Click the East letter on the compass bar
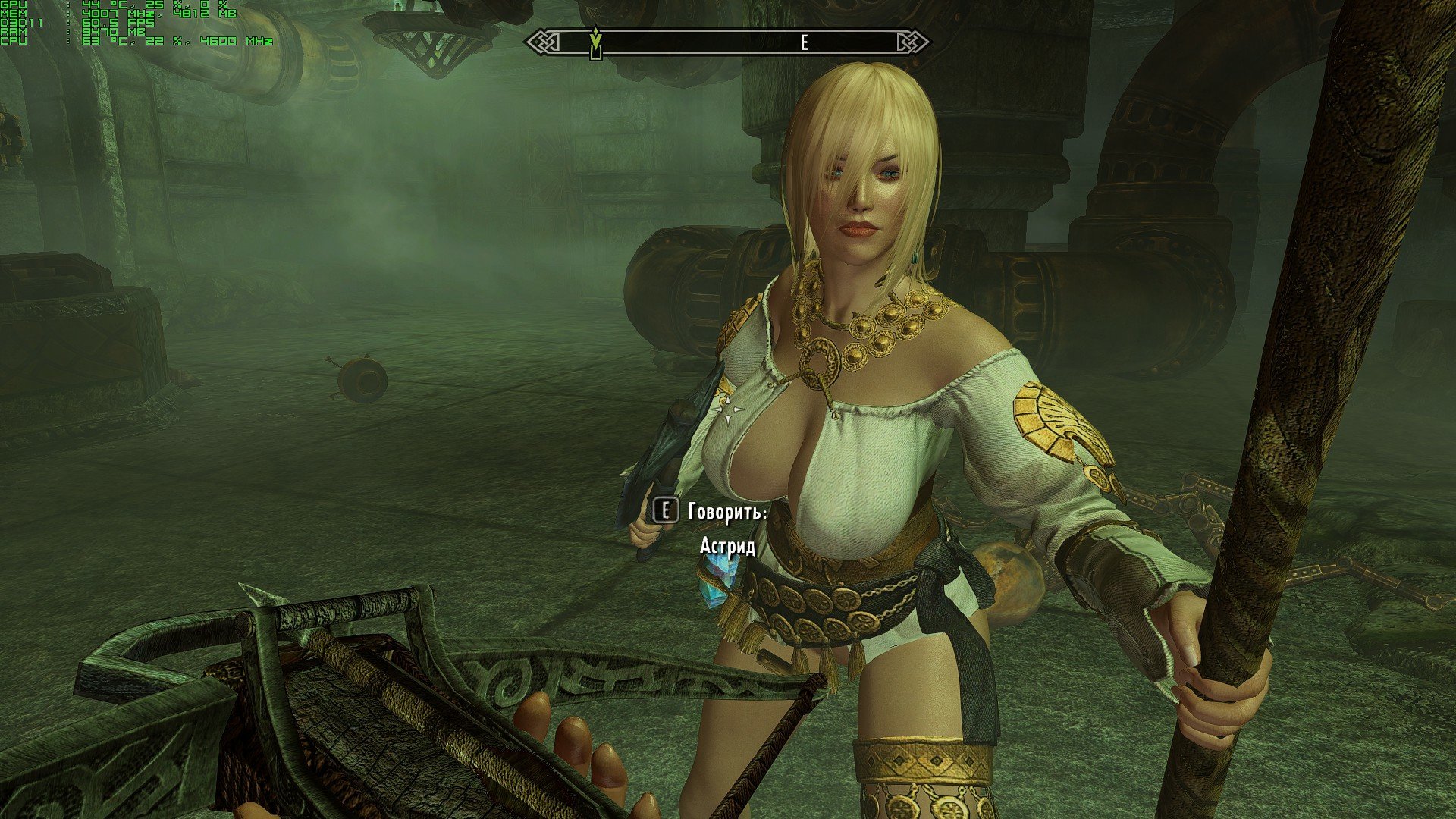The height and width of the screenshot is (819, 1456). [x=804, y=43]
